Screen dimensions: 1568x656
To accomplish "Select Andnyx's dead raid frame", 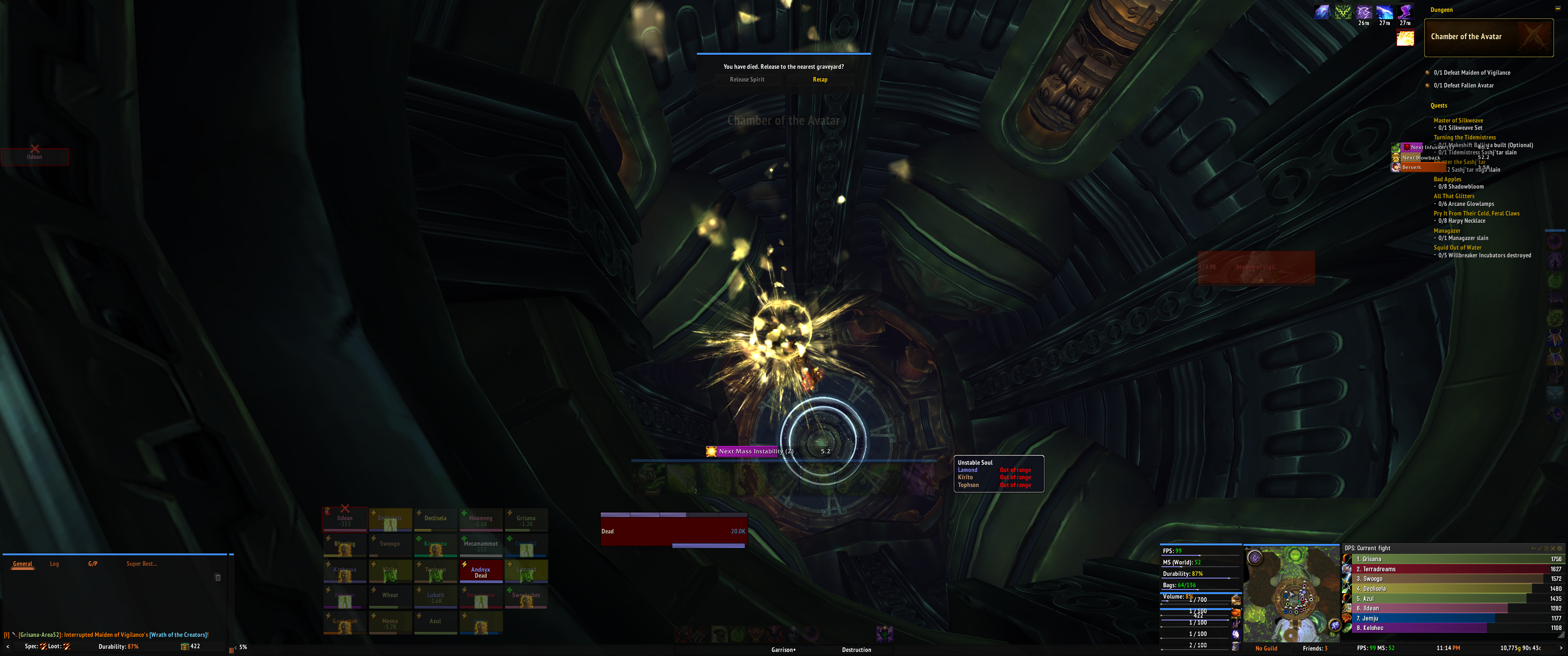I will click(x=480, y=572).
